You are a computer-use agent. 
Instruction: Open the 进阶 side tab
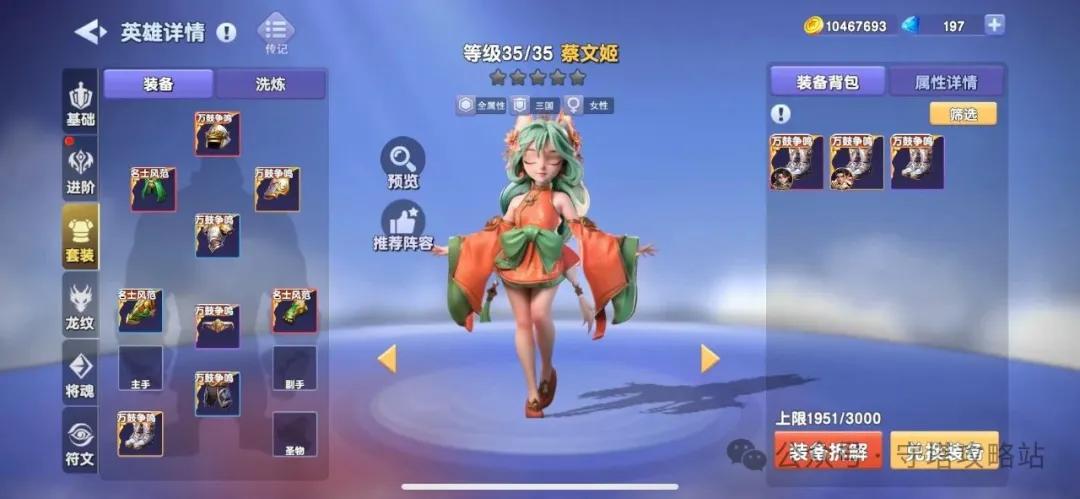[x=80, y=170]
